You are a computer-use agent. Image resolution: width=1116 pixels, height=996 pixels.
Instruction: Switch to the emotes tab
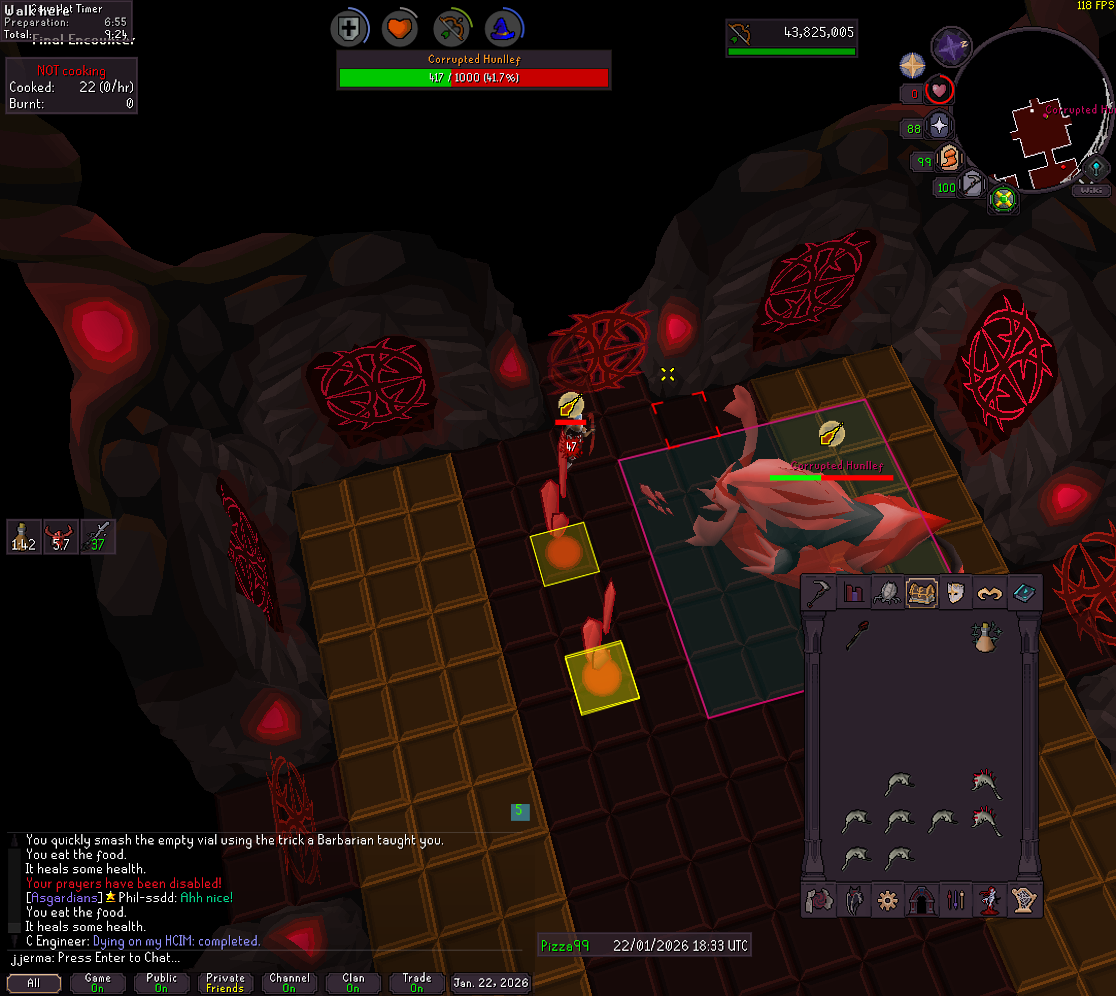click(989, 901)
